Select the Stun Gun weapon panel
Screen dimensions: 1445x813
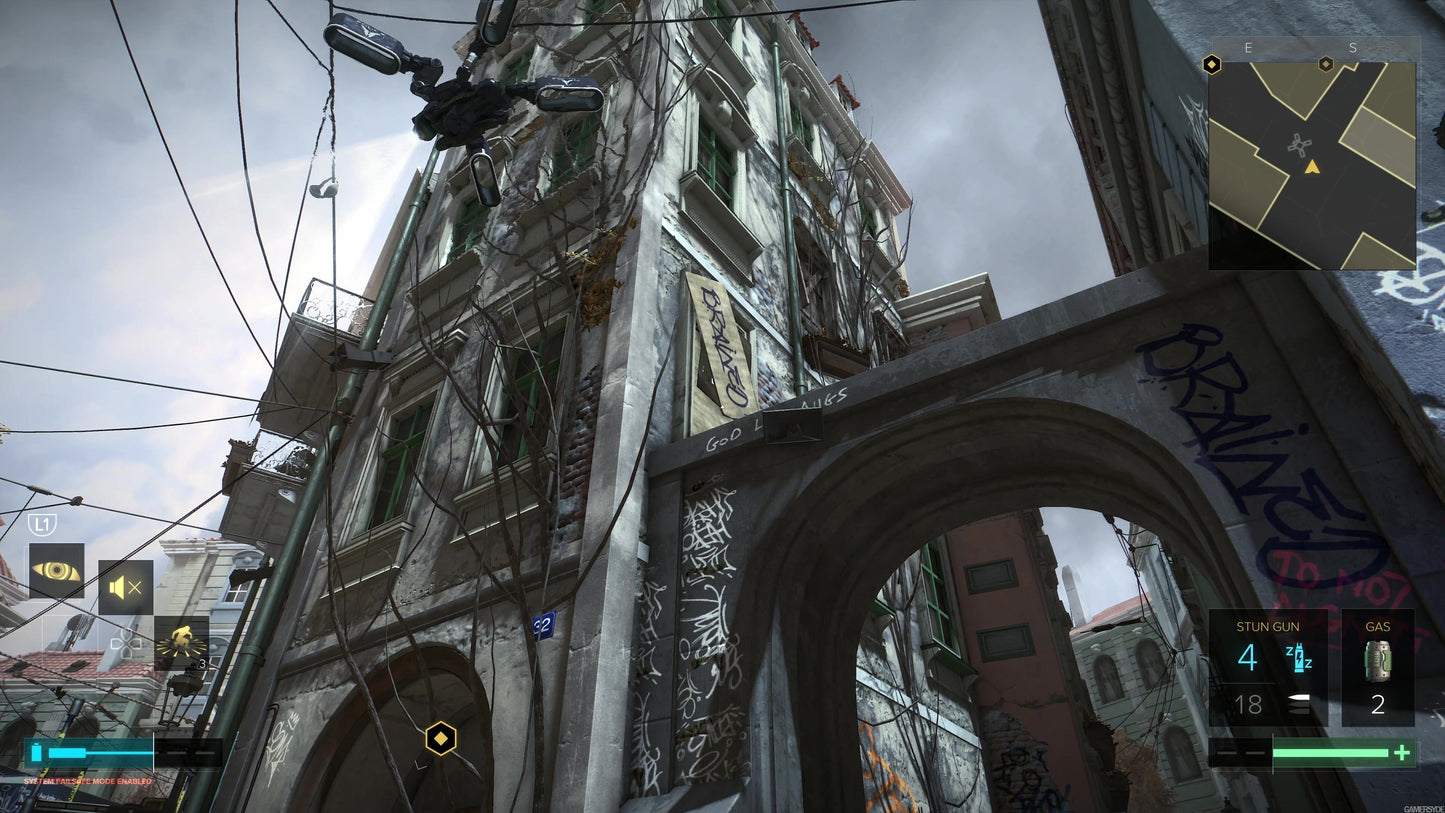click(1267, 667)
